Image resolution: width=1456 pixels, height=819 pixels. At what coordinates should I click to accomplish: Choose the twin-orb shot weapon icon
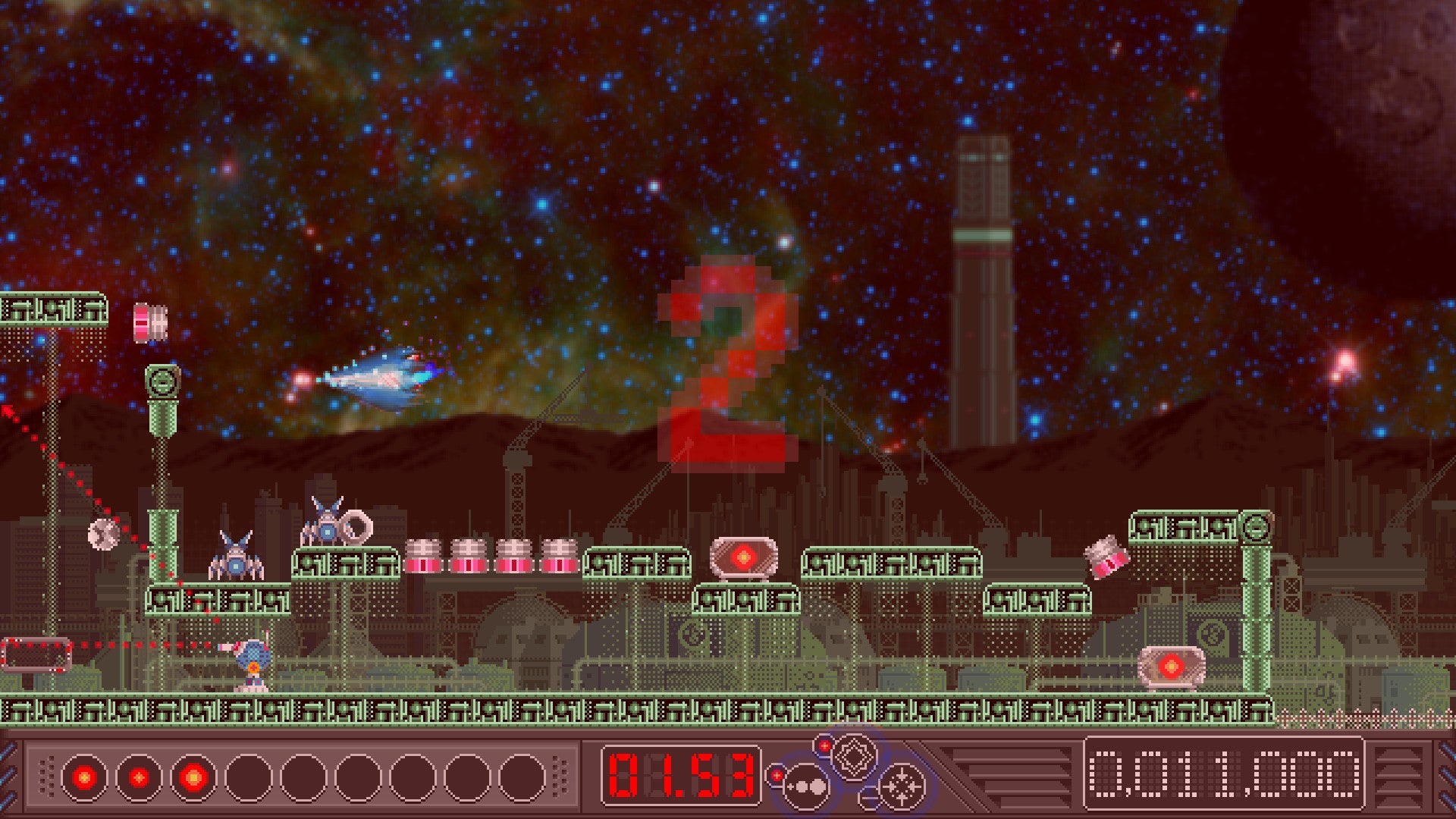click(x=806, y=786)
